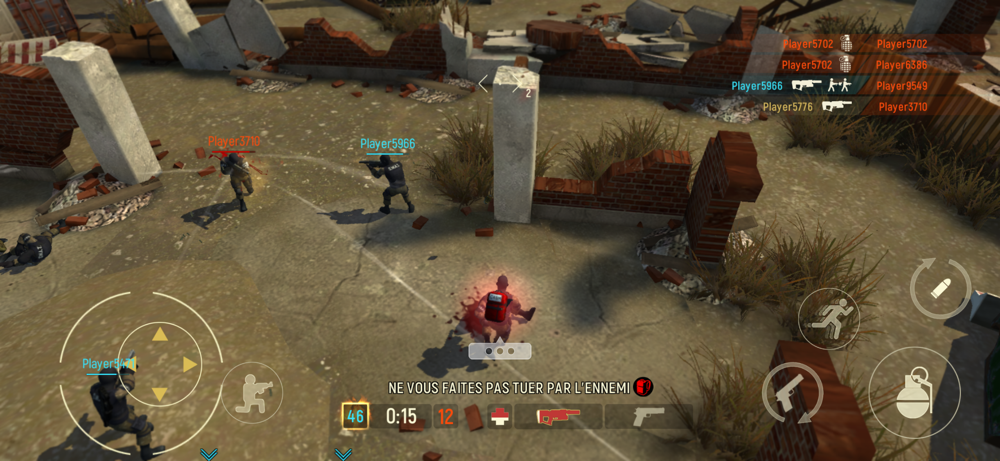The width and height of the screenshot is (1000, 461).
Task: Activate the sprint running-man button
Action: click(829, 319)
